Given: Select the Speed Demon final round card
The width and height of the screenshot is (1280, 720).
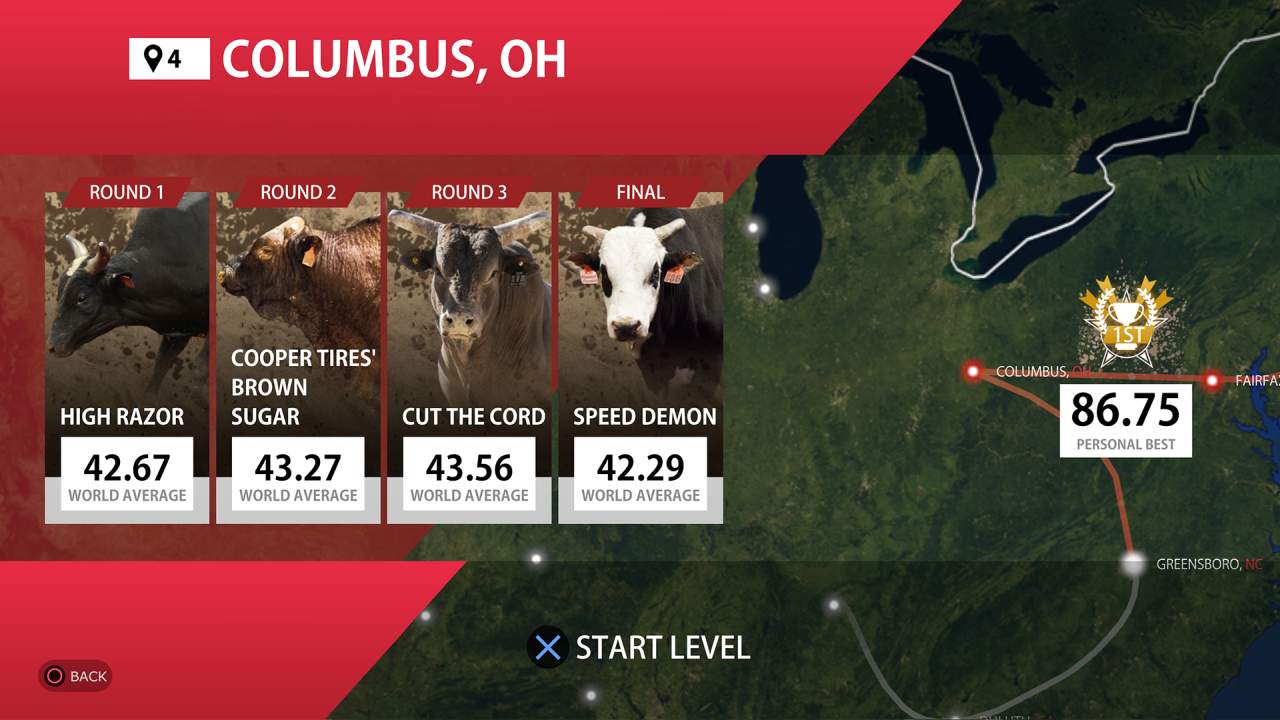Looking at the screenshot, I should (640, 355).
